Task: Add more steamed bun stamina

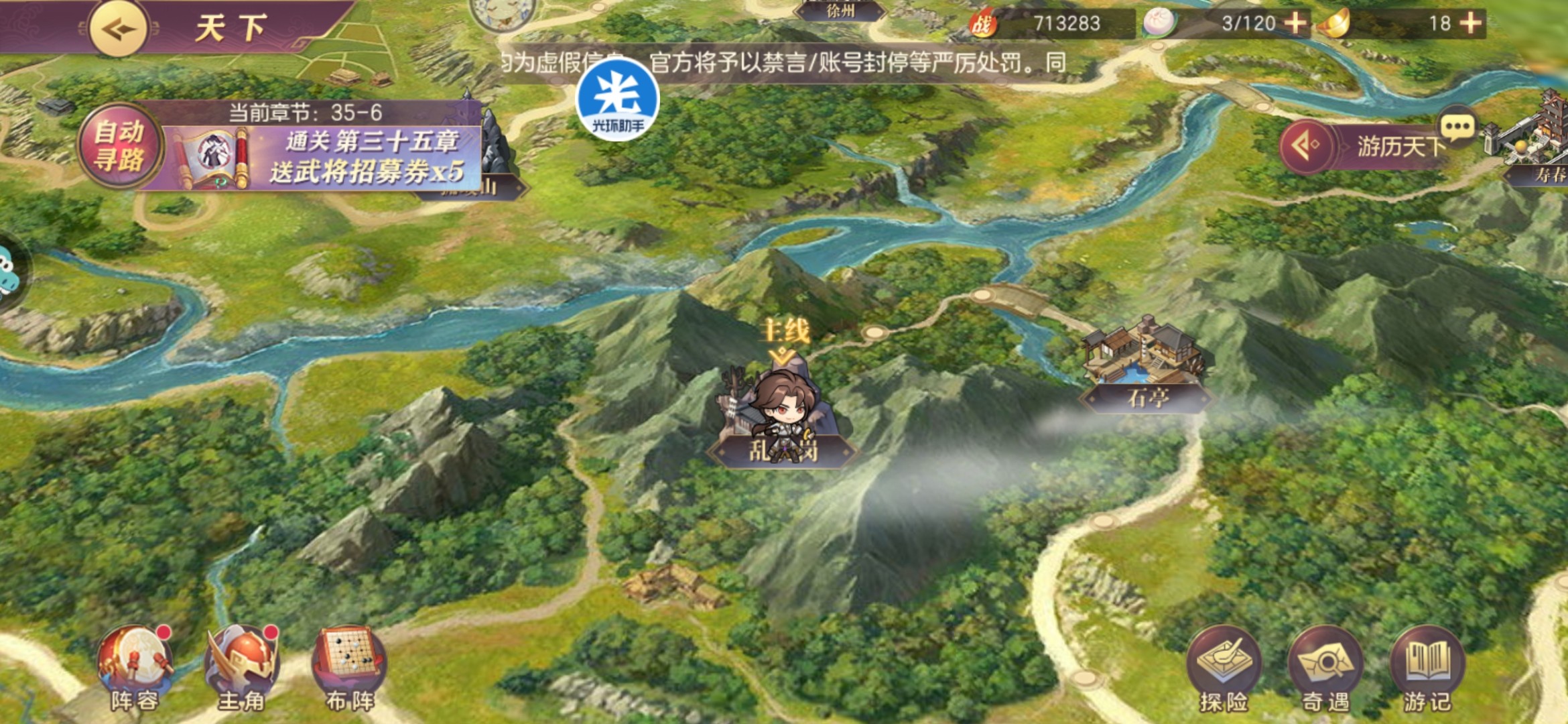Action: click(1295, 23)
